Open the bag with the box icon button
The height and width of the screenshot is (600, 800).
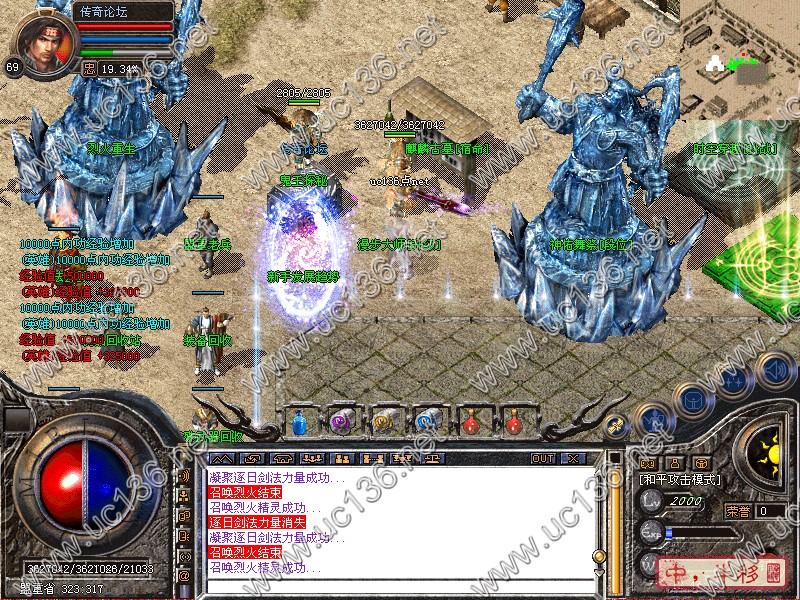tap(692, 399)
